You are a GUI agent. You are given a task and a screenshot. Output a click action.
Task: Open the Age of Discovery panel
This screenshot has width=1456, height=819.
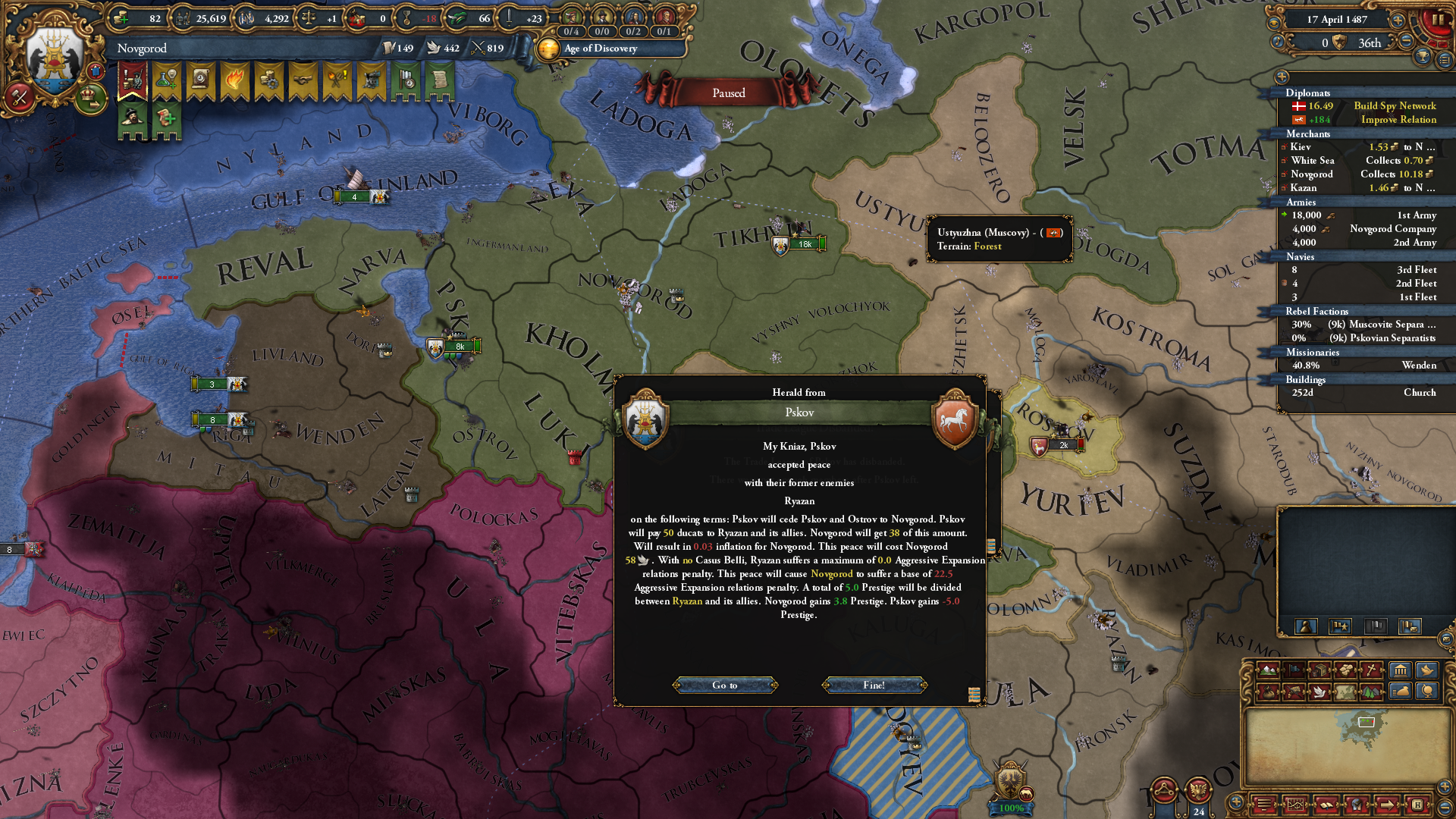coord(601,49)
